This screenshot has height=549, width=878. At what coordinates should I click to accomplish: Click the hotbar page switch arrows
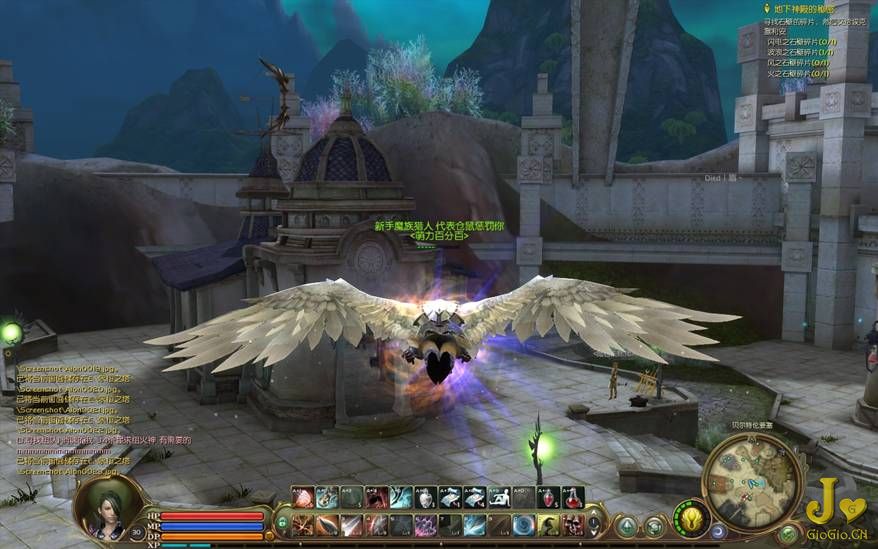point(594,522)
